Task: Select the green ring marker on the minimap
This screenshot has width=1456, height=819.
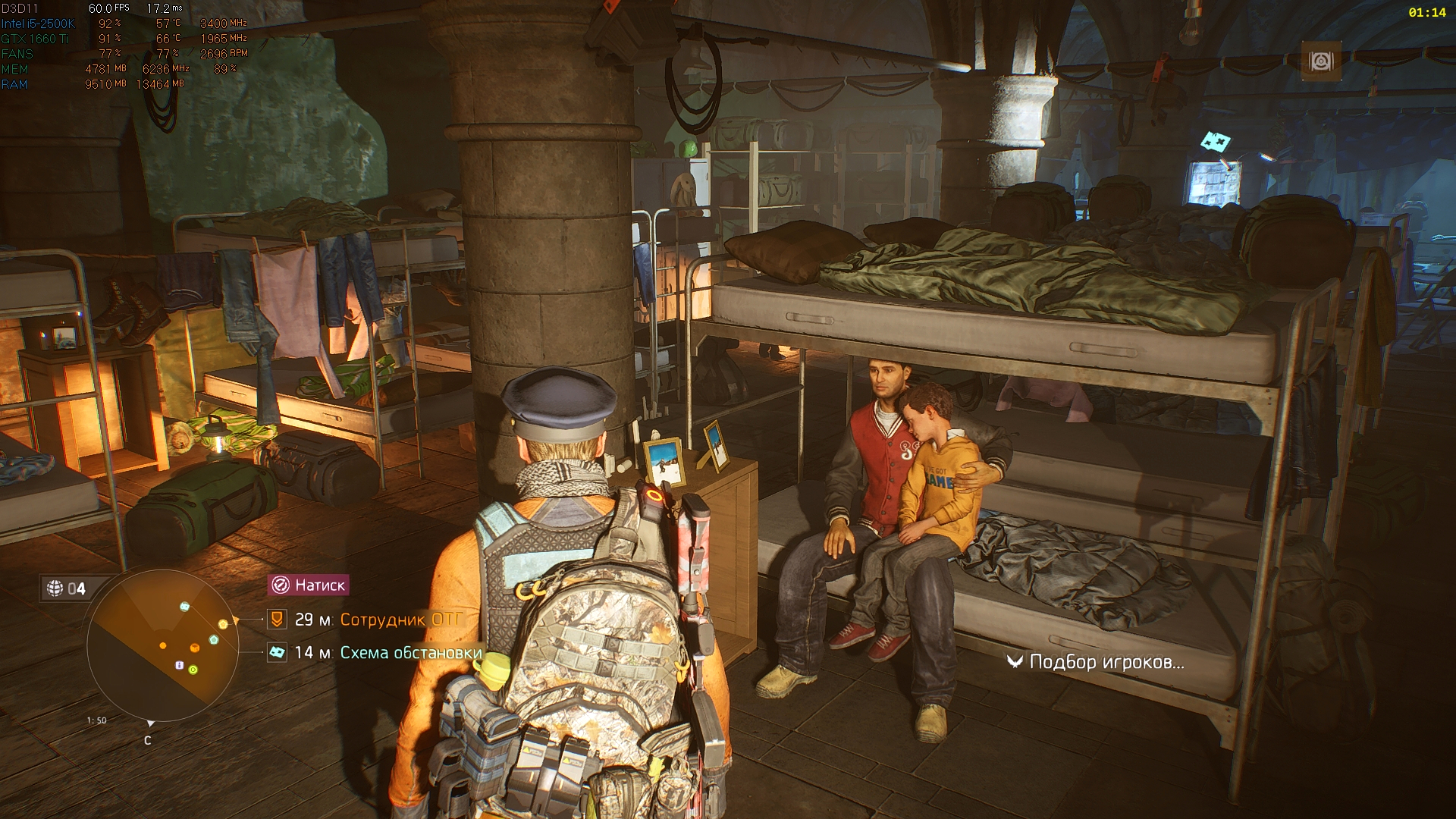Action: (x=193, y=670)
